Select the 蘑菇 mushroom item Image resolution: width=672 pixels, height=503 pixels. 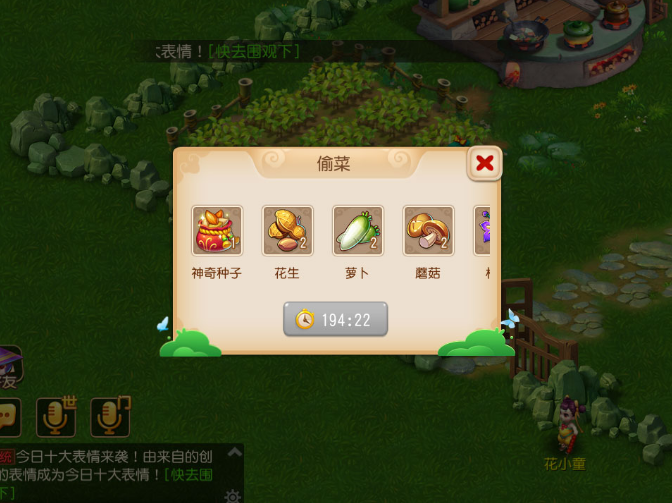coord(429,231)
